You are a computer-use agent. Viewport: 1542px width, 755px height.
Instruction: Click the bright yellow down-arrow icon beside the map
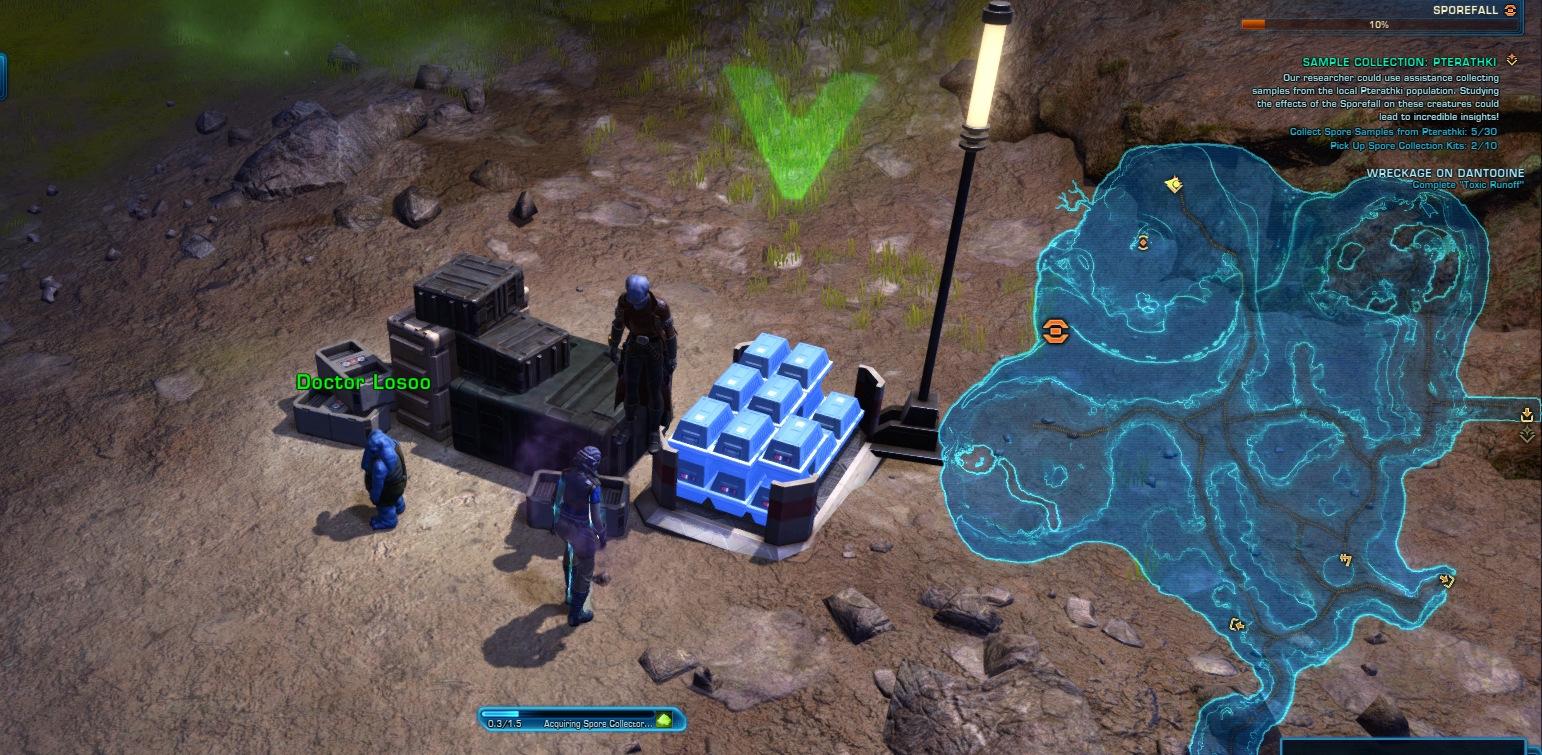(x=1526, y=414)
